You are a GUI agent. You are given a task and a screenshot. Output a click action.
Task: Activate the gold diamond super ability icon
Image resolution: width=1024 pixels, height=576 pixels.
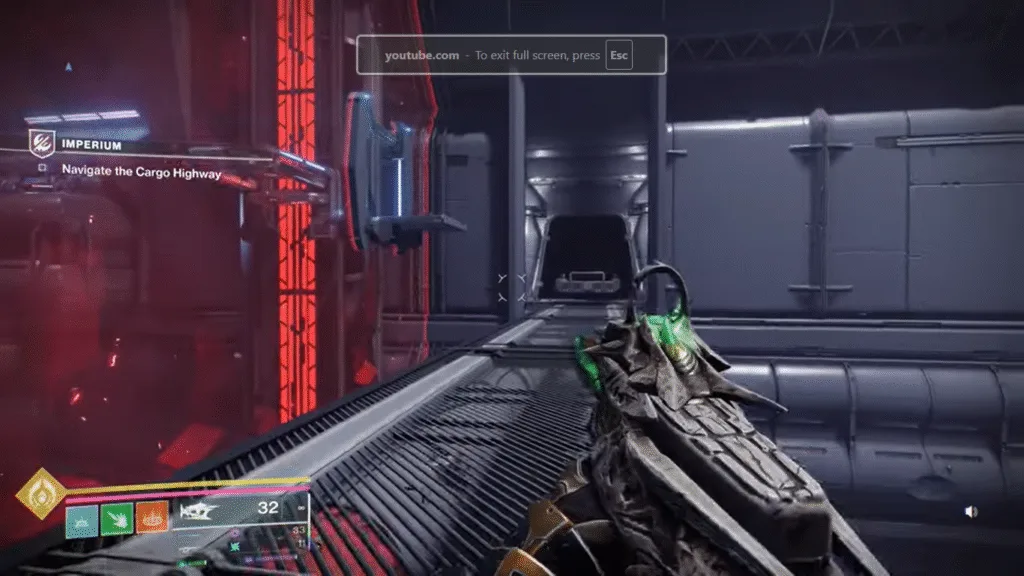coord(41,494)
